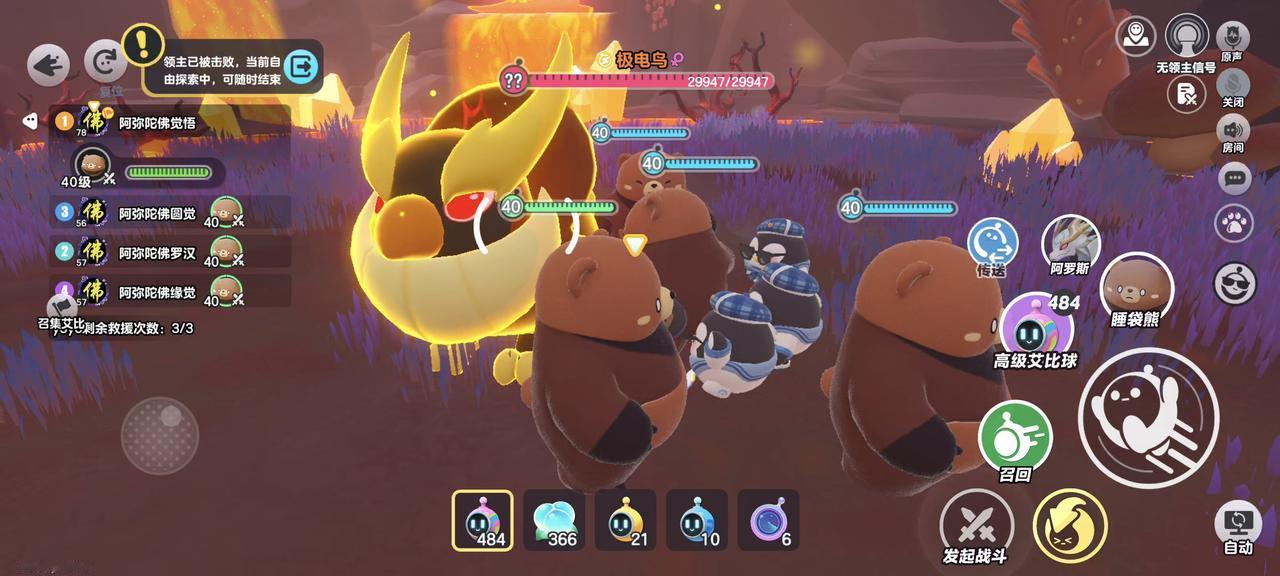The height and width of the screenshot is (576, 1280).
Task: Select the 阿罗斯 pet portrait
Action: coord(1071,243)
